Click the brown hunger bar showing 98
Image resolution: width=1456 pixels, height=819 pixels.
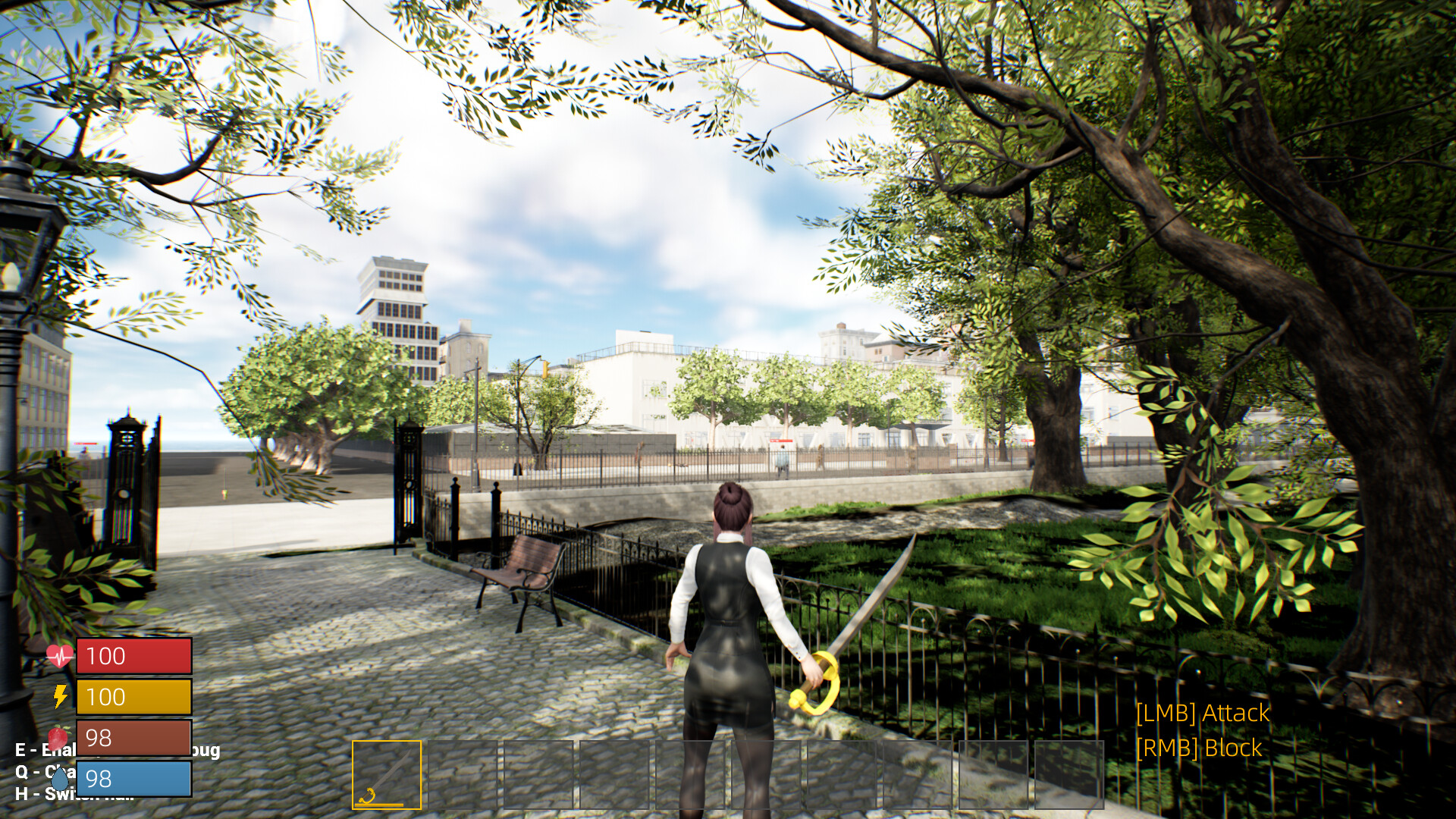pos(134,737)
